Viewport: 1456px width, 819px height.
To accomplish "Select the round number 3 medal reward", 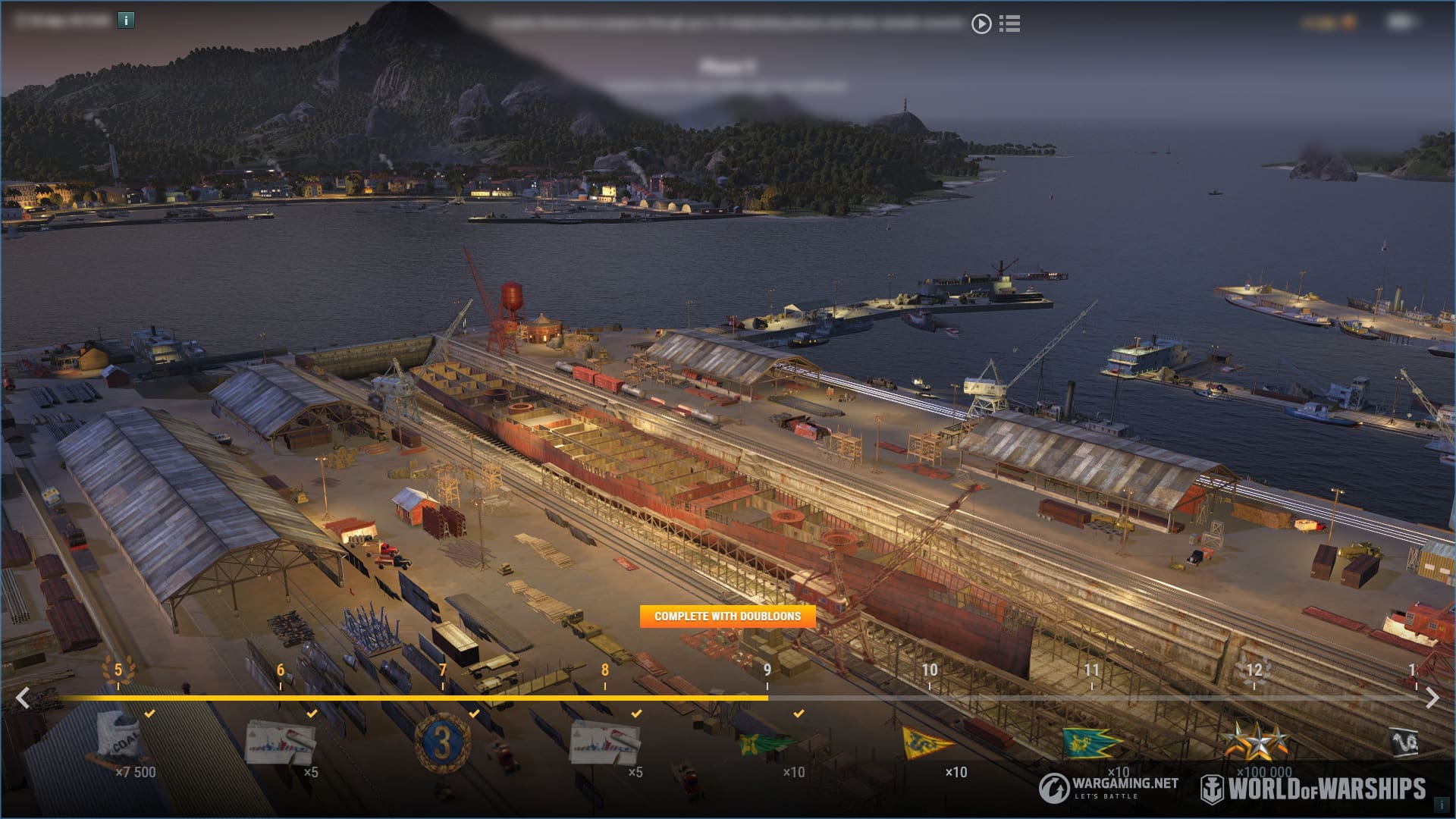I will tap(443, 742).
